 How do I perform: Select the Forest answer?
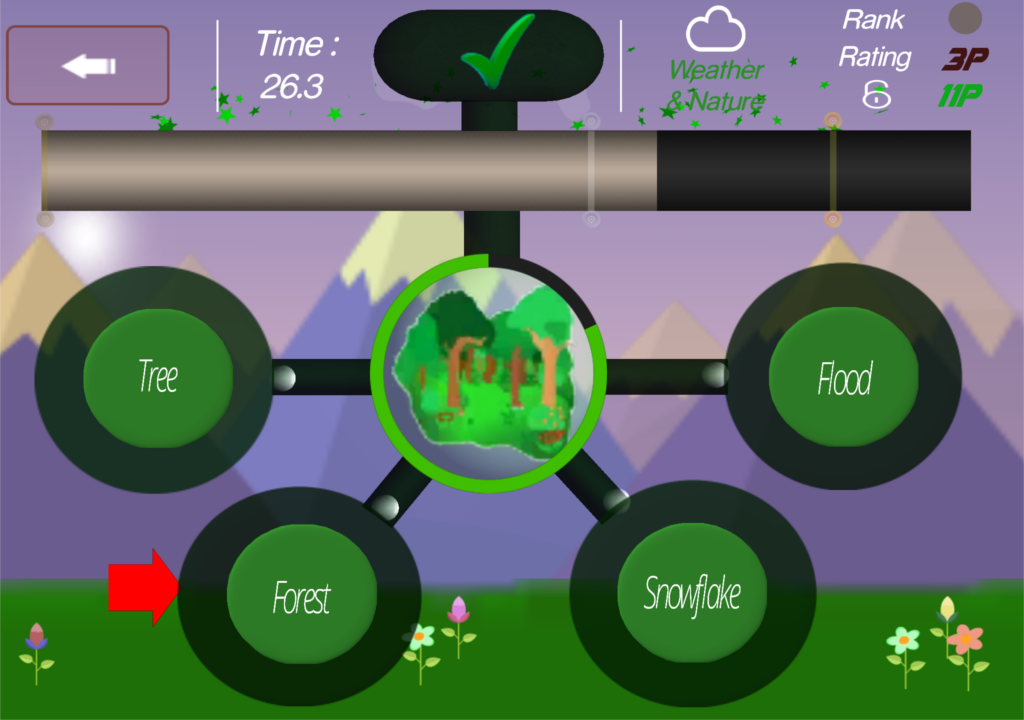pos(302,598)
